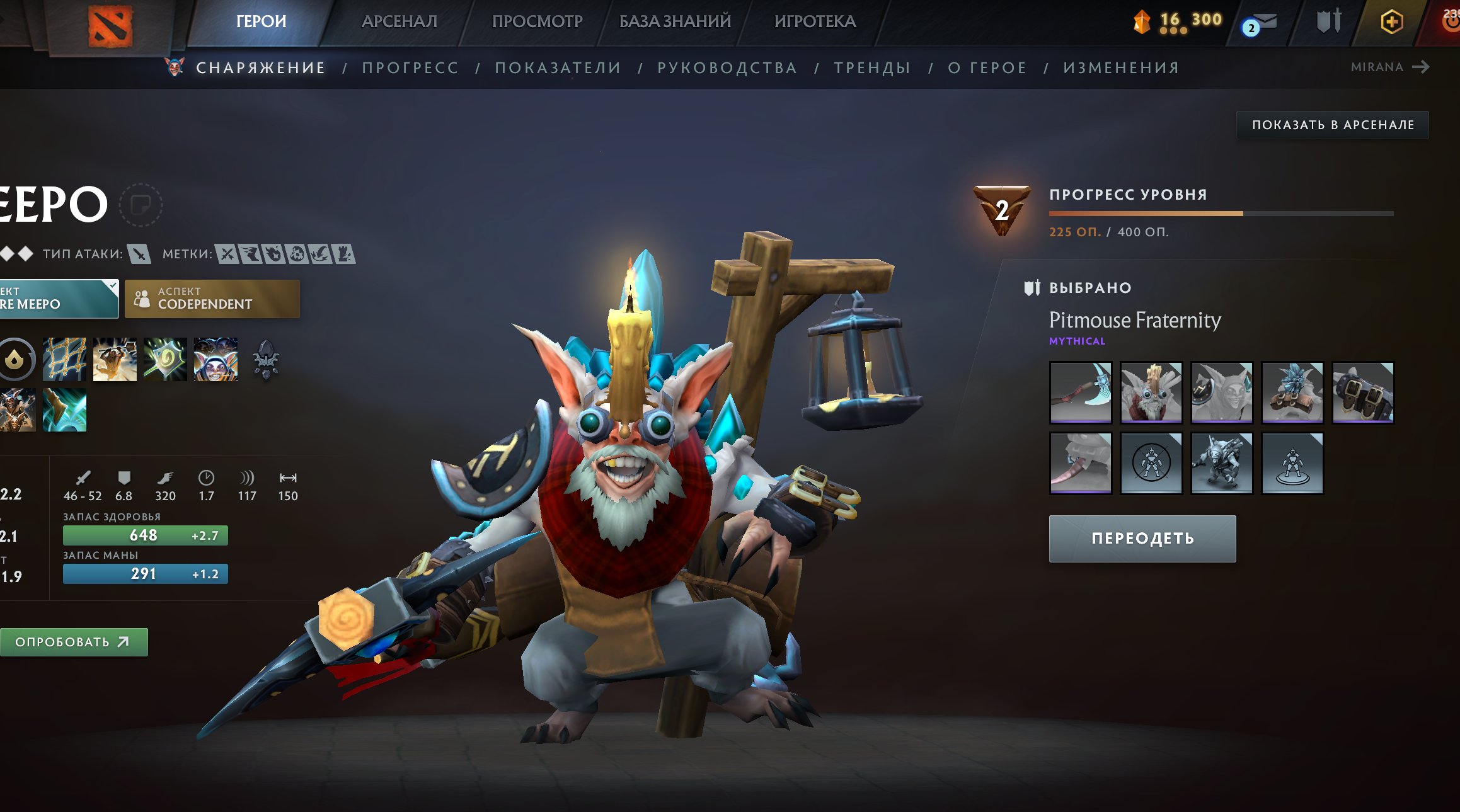This screenshot has height=812, width=1460.
Task: Click the Dota 2 logo home button
Action: [x=110, y=26]
